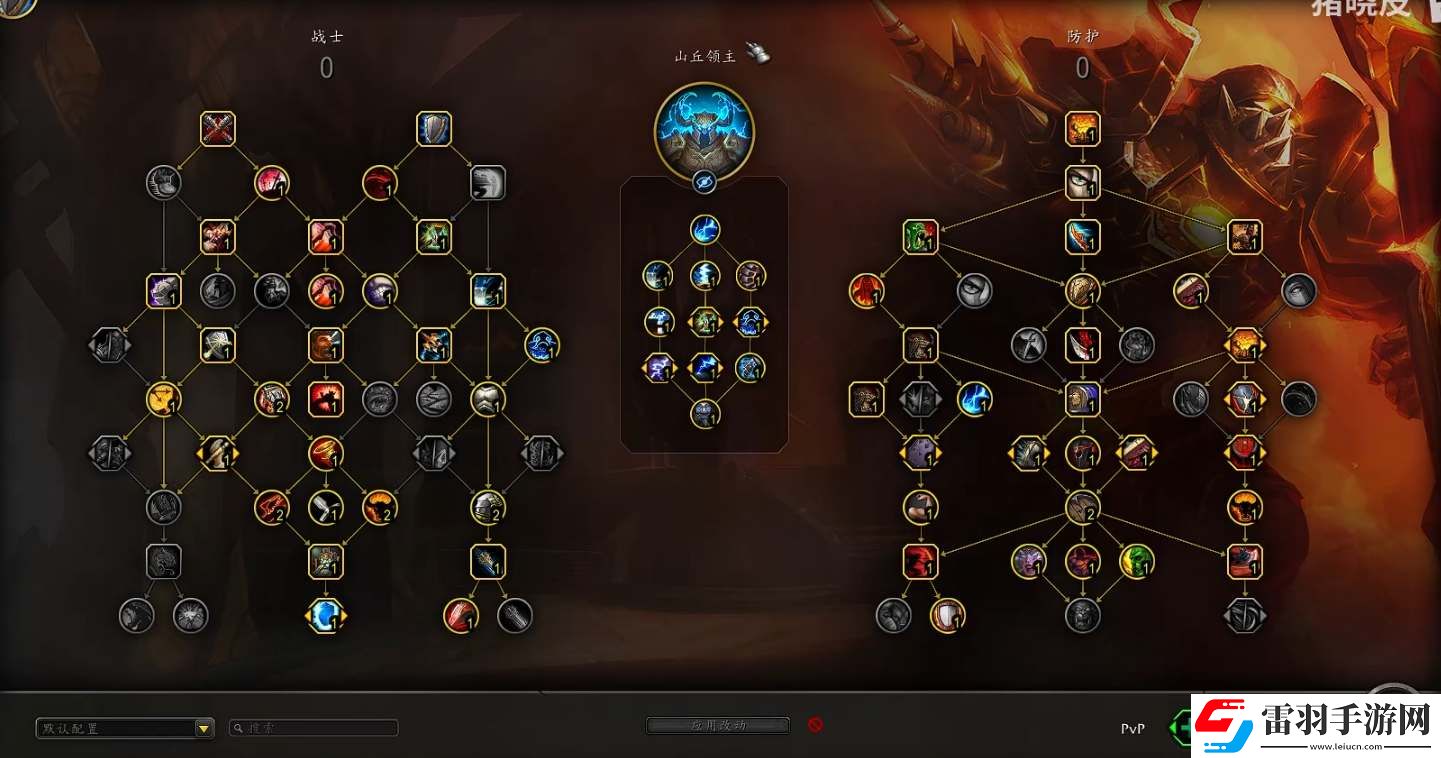Select the green serpent talent in the Protection tree

[x=921, y=237]
